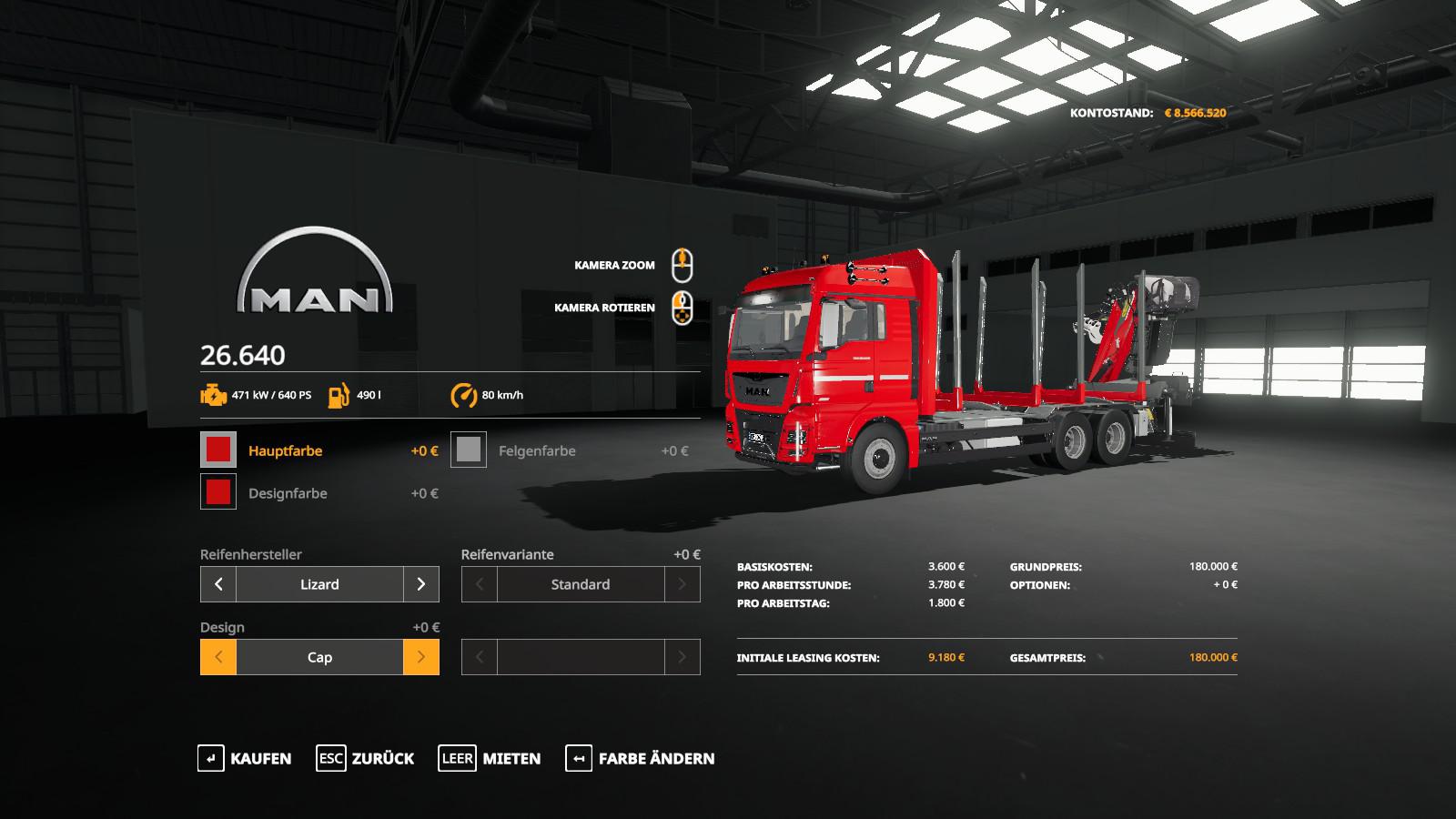
Task: Switch Reifenhersteller to next tire brand
Action: click(x=420, y=584)
